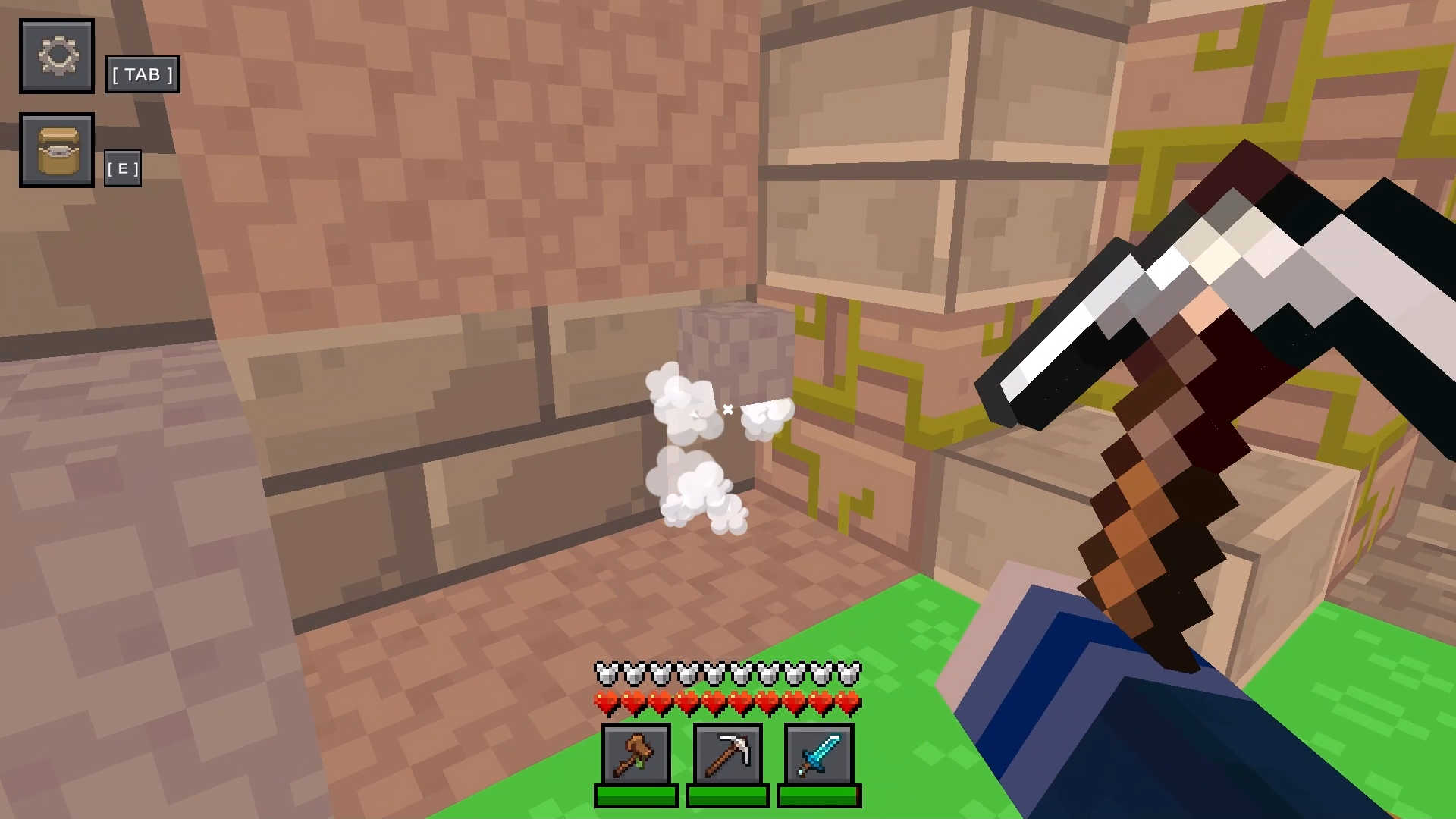Click the crosshair at screen center
The image size is (1456, 819).
tap(728, 409)
